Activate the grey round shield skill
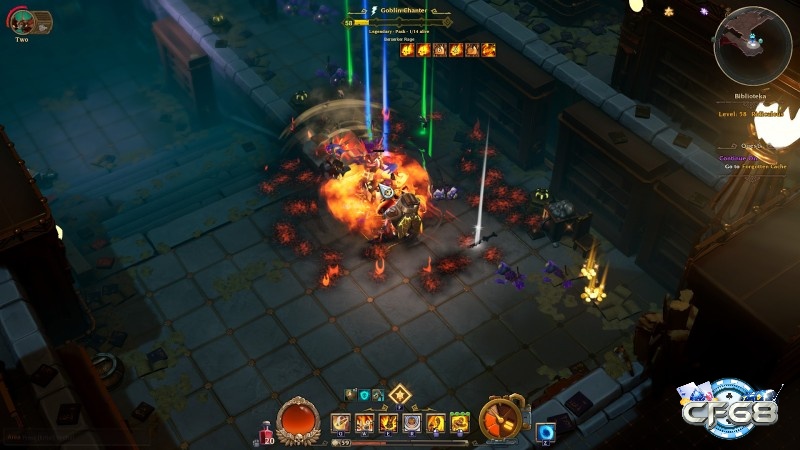 click(411, 422)
